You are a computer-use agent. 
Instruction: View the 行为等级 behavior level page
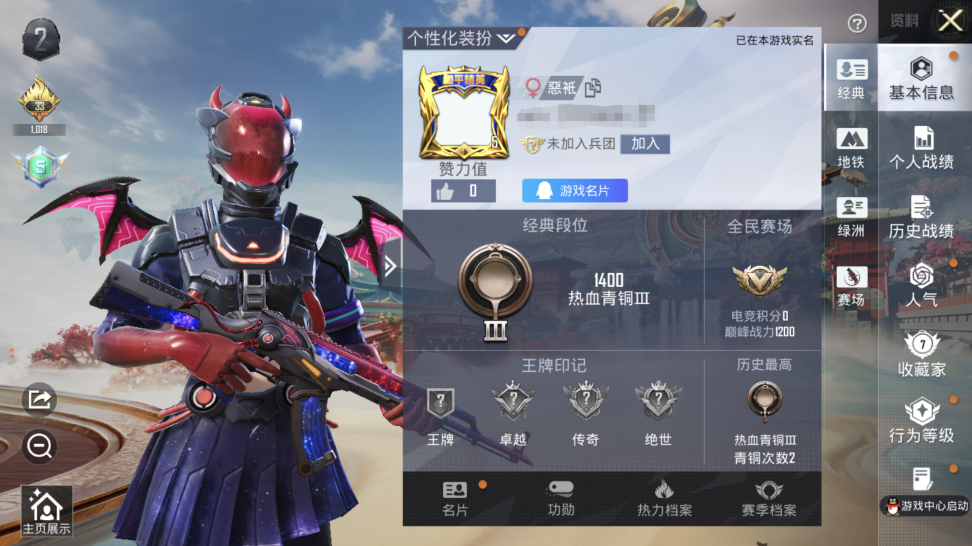pyautogui.click(x=921, y=422)
